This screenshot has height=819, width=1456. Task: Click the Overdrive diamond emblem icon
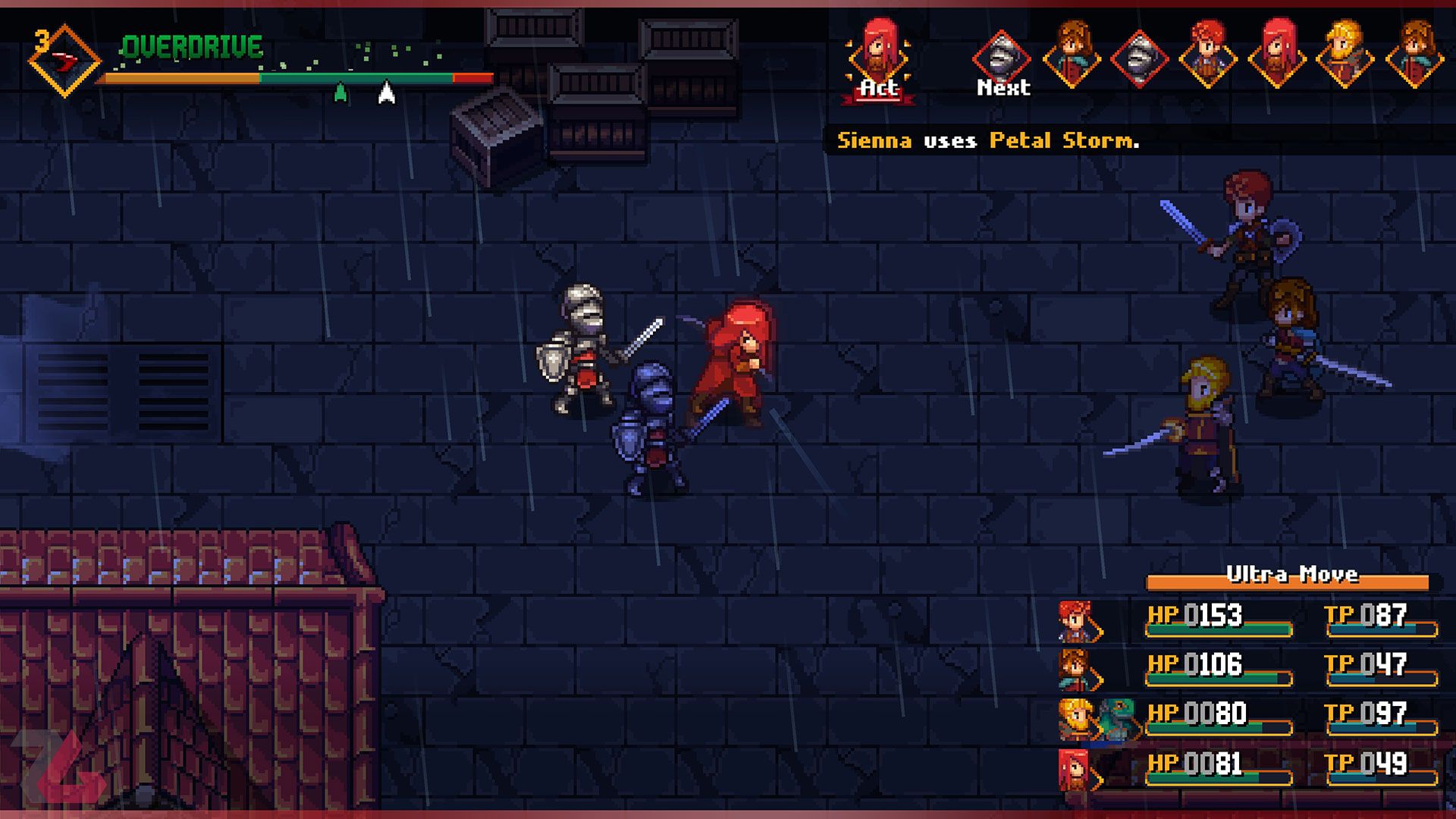(64, 61)
